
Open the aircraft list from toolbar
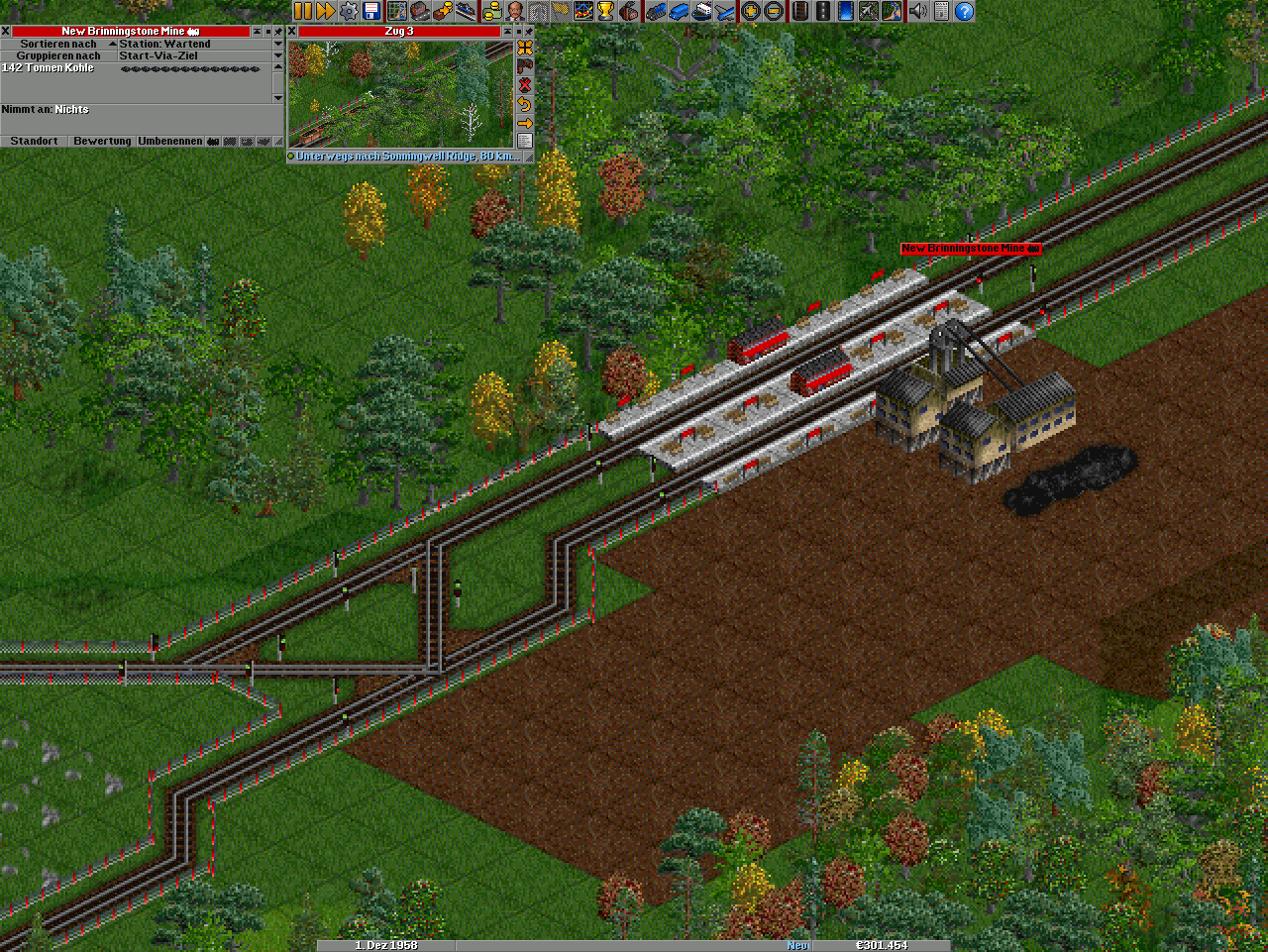[x=726, y=11]
